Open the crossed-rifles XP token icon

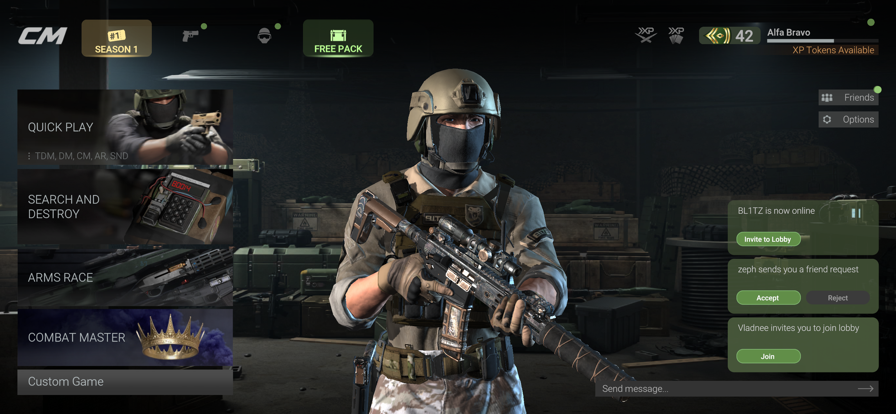coord(646,36)
